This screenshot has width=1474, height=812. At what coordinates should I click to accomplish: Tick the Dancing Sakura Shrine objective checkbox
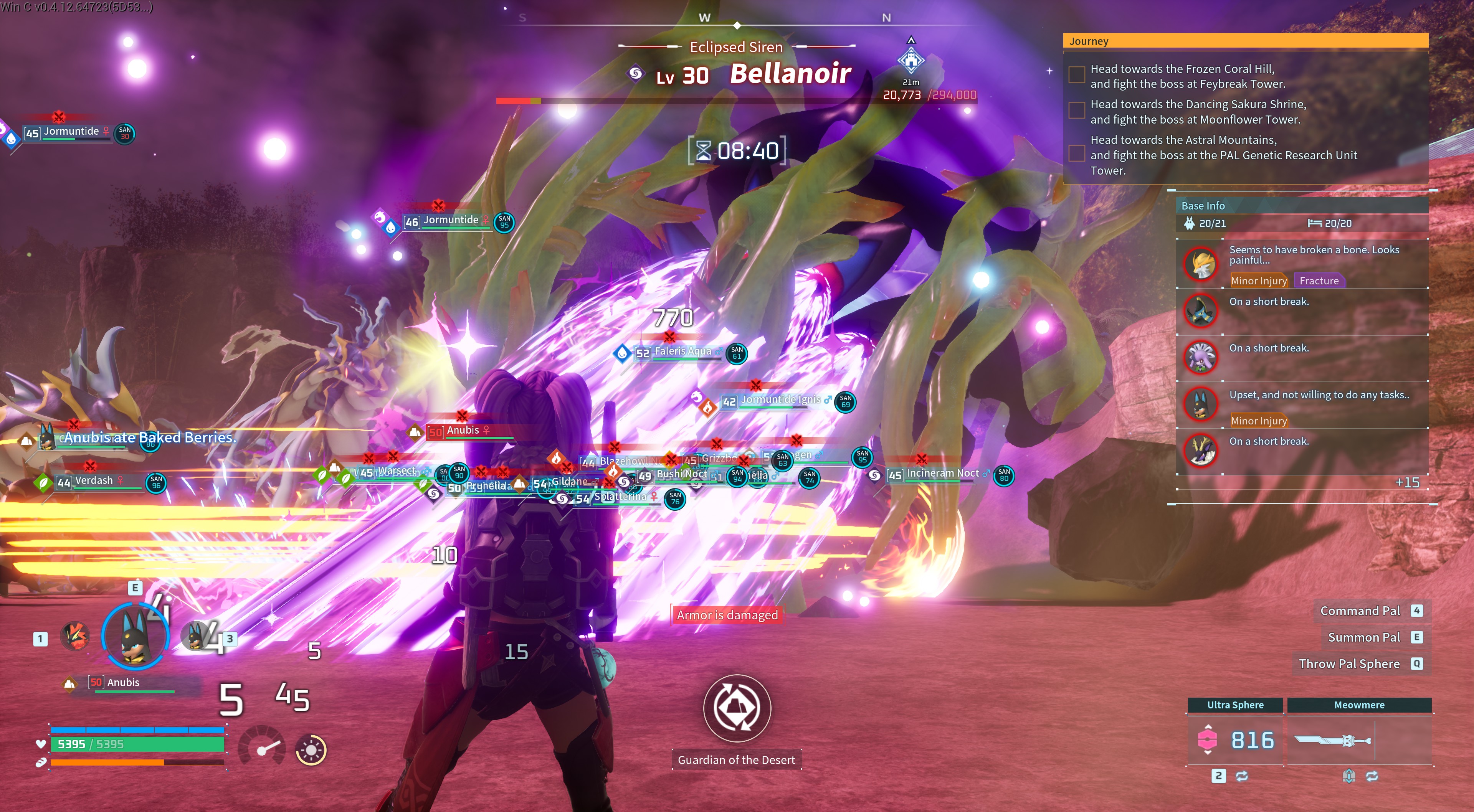(x=1076, y=110)
